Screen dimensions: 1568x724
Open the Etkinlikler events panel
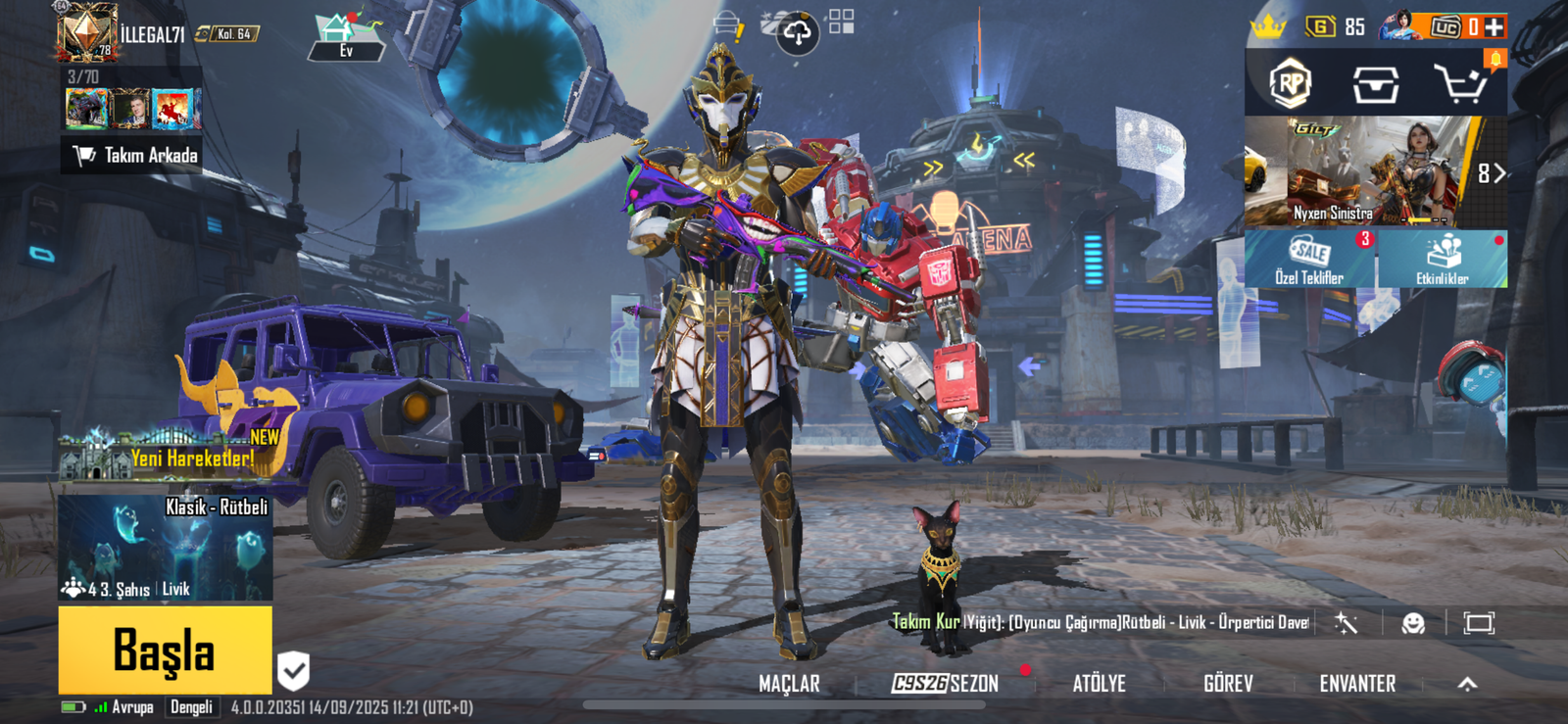1442,259
